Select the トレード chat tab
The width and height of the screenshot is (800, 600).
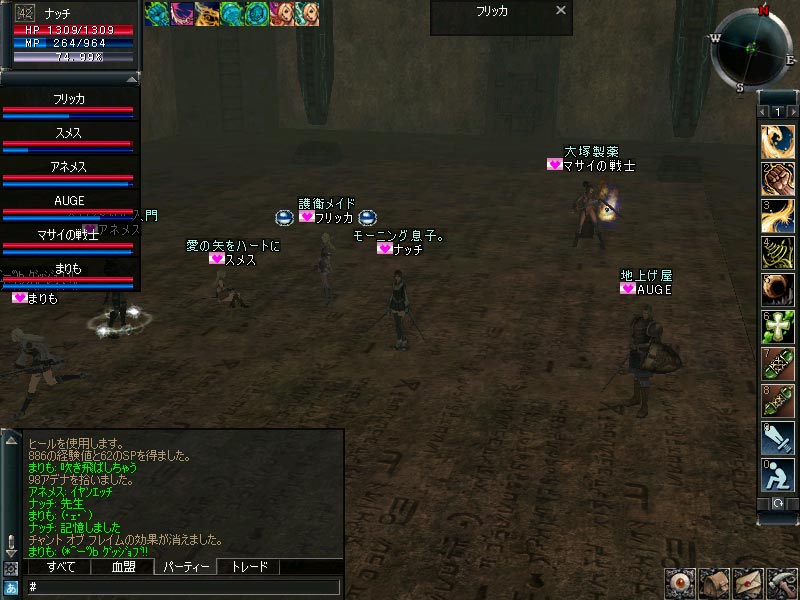[x=249, y=567]
